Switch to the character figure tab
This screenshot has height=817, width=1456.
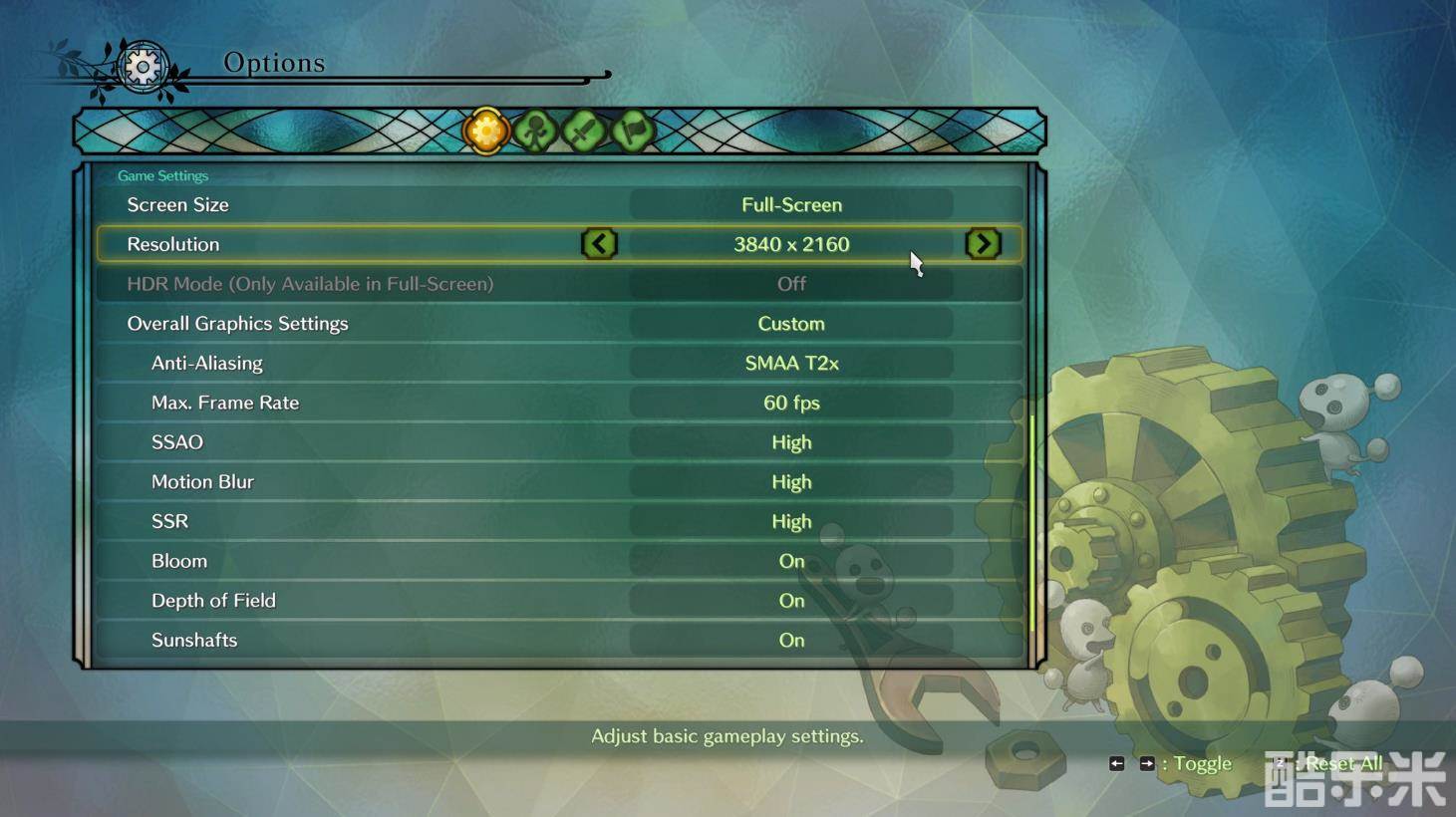click(535, 131)
